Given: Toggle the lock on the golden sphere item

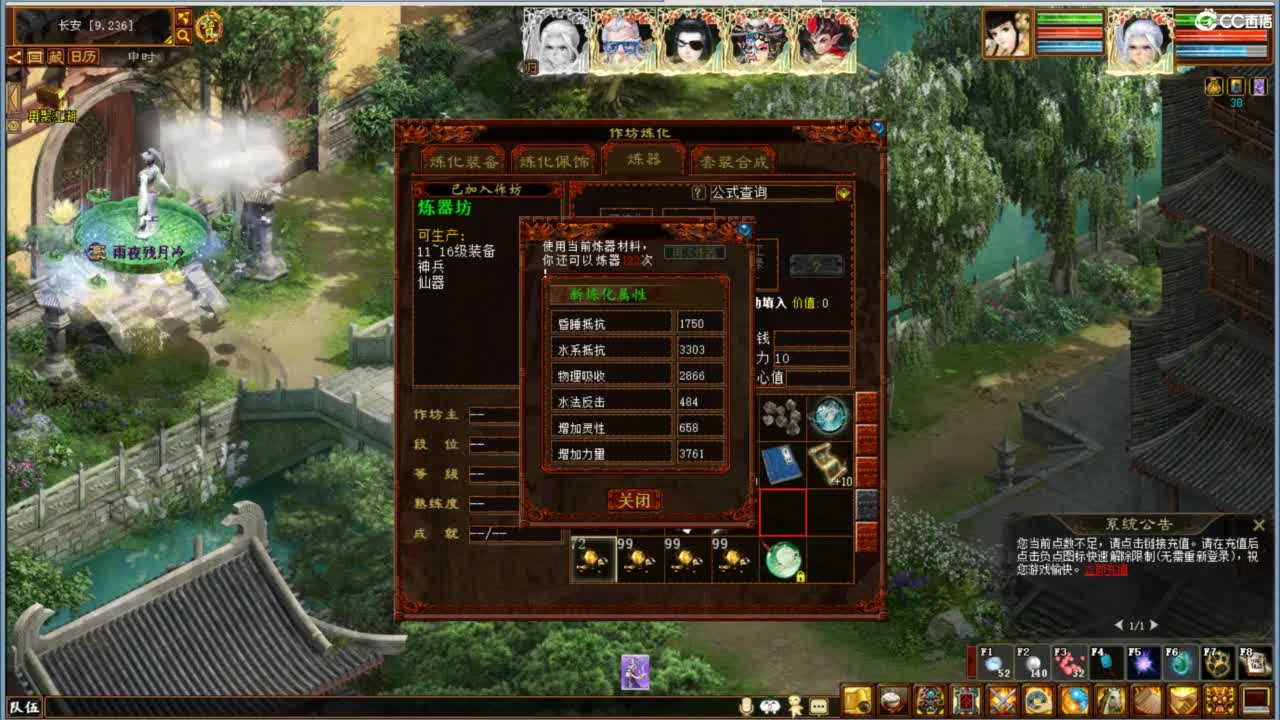Looking at the screenshot, I should point(800,575).
